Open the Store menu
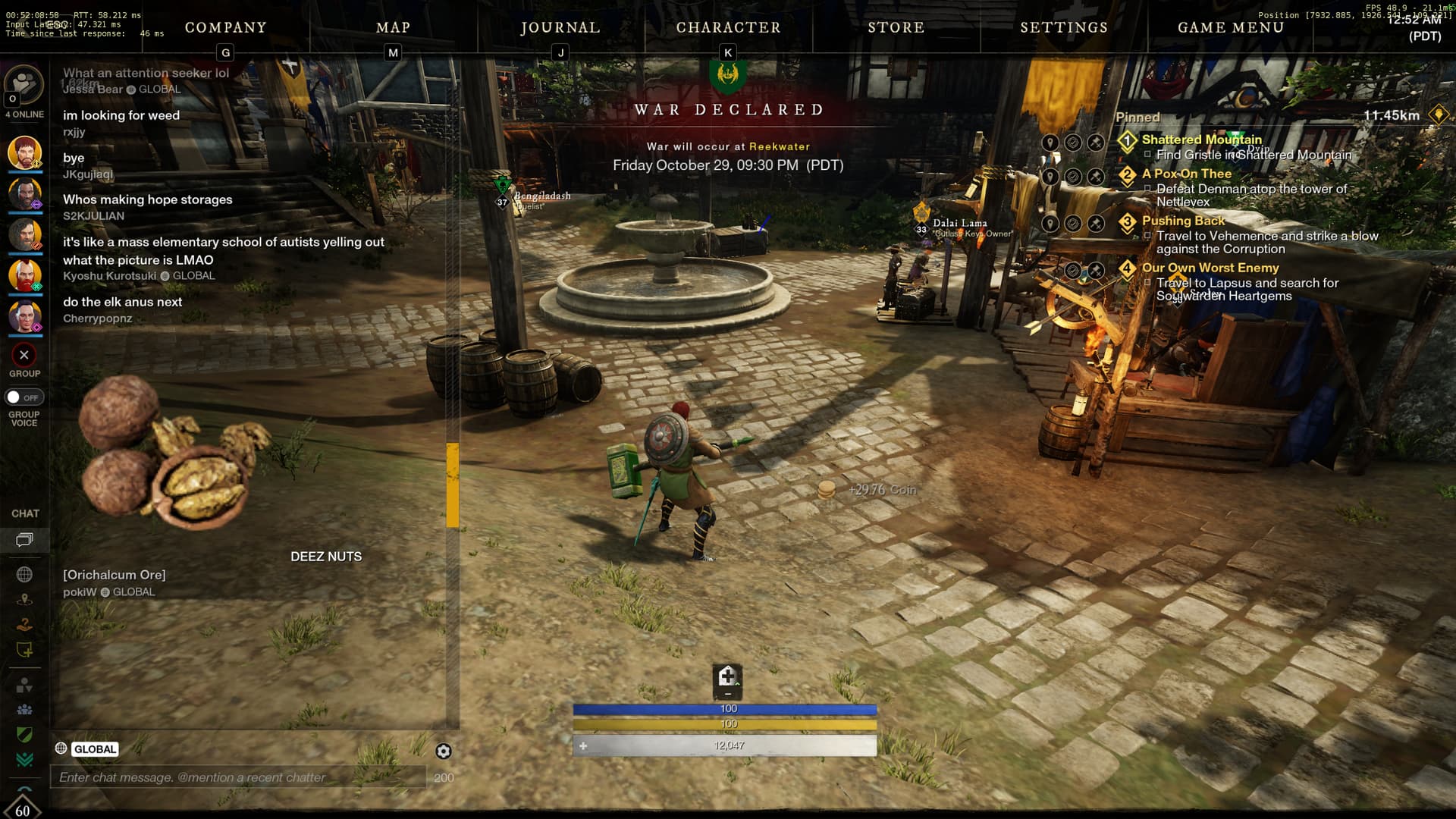 [896, 27]
